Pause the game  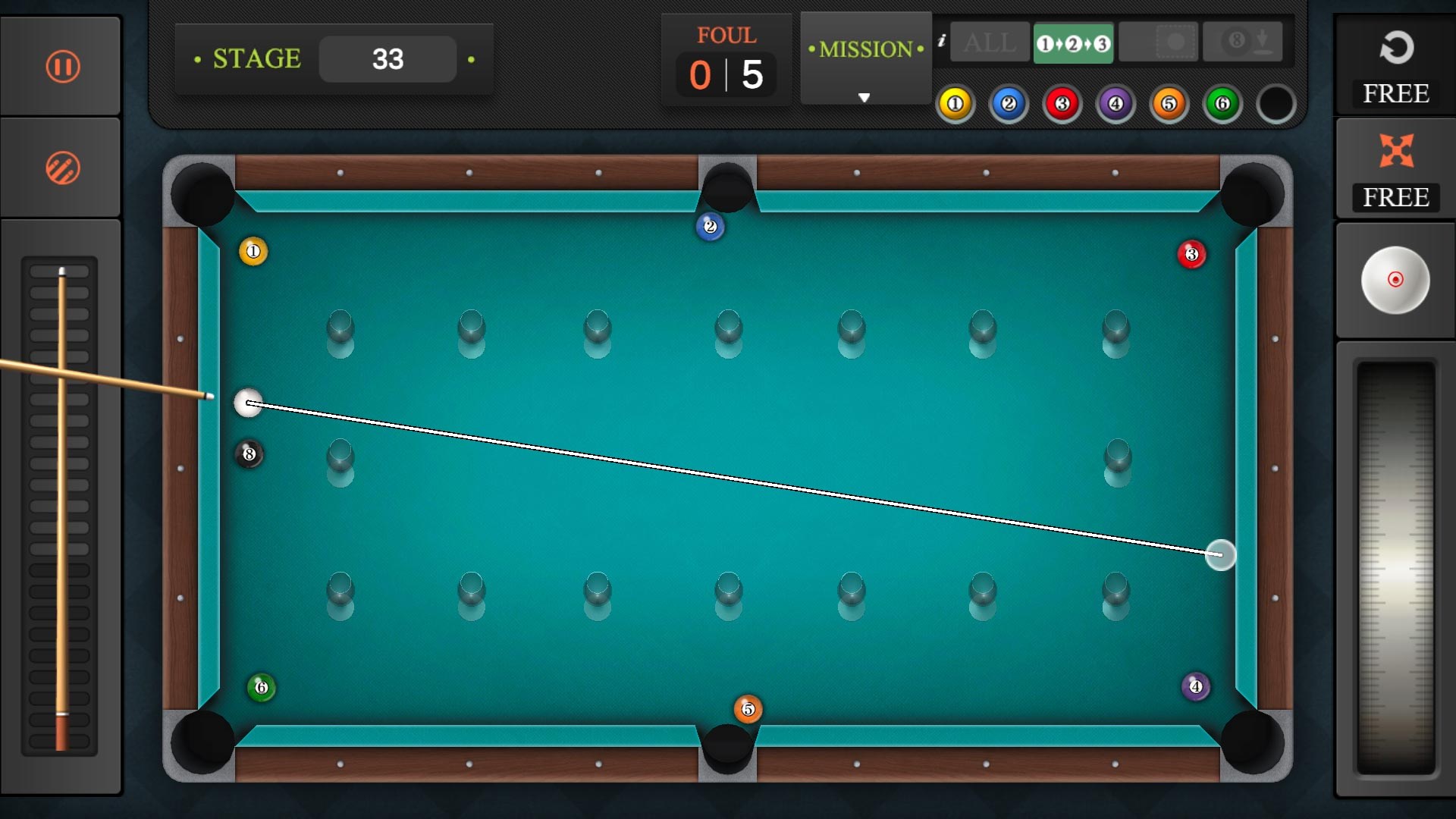(61, 66)
